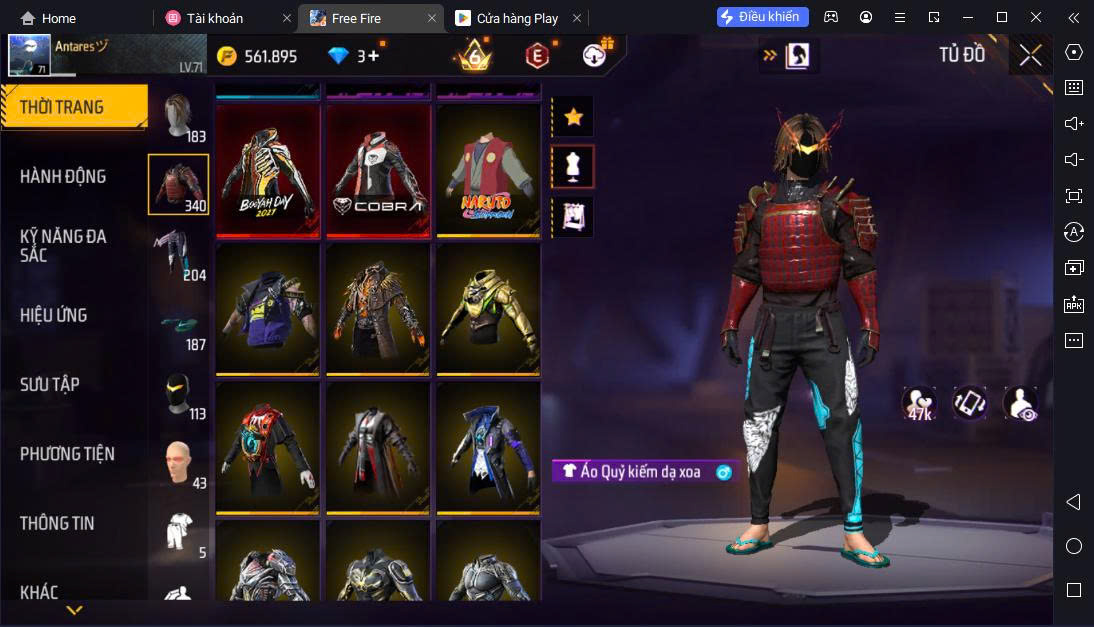Choose the Booyah Day 2021 jacket
The image size is (1094, 627).
coord(268,171)
